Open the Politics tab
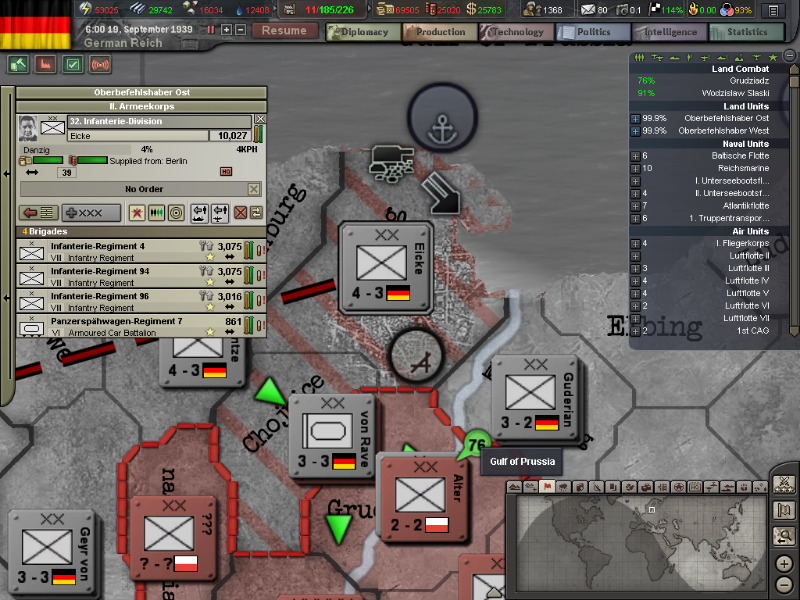The image size is (800, 600). tap(590, 32)
